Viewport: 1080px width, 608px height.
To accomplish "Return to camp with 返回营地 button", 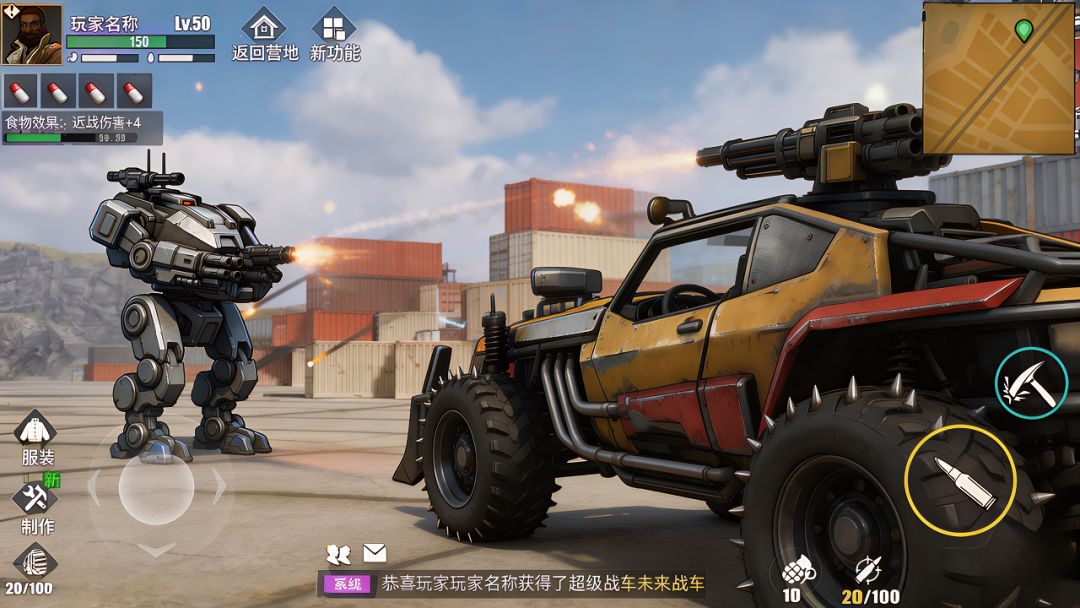I will (264, 34).
